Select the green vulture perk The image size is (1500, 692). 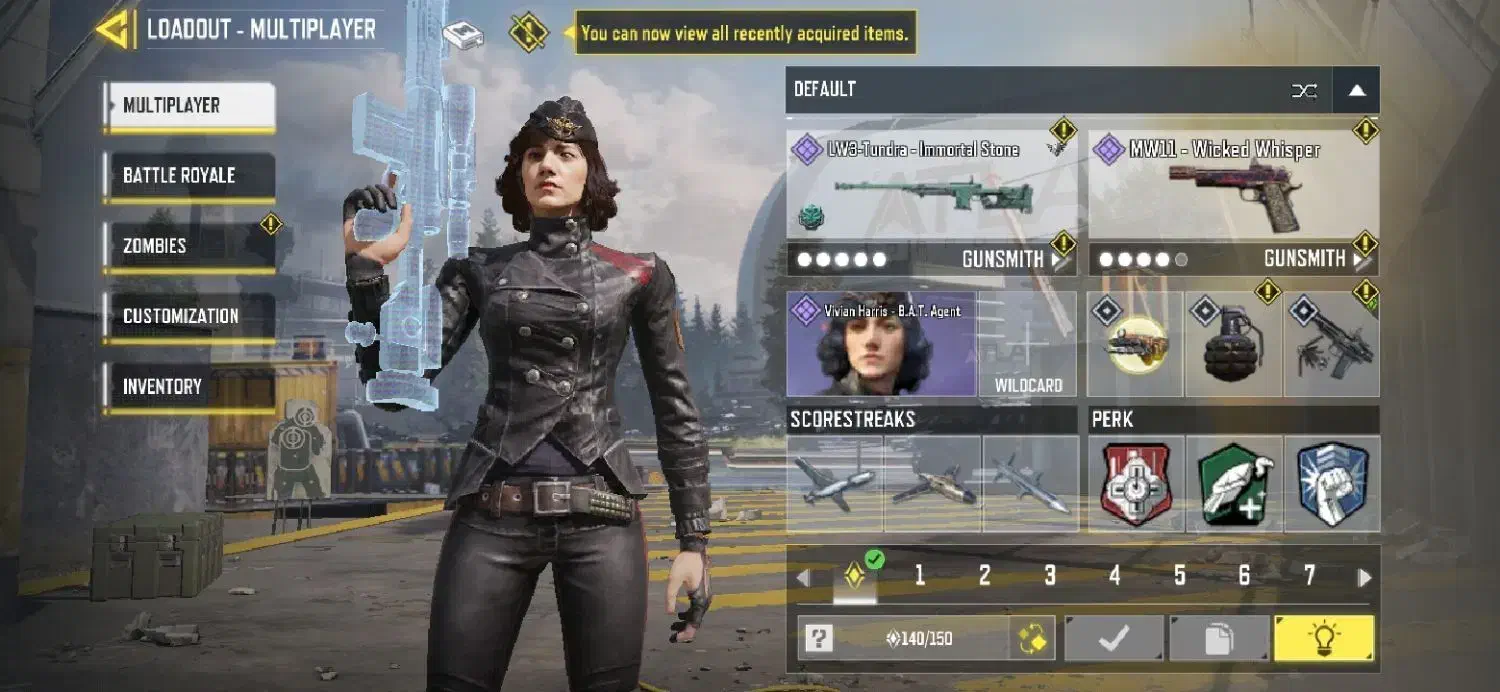pyautogui.click(x=1234, y=485)
